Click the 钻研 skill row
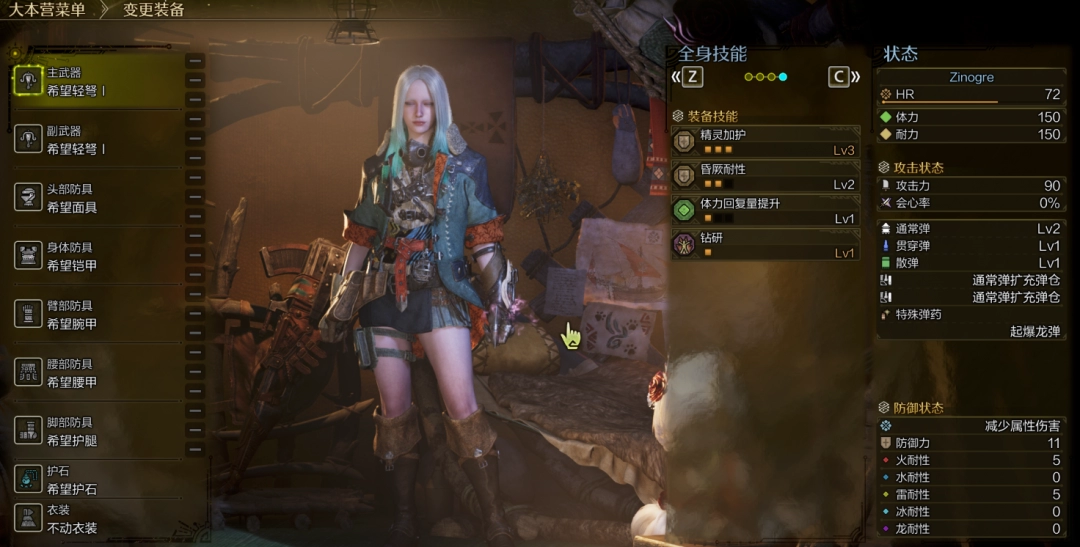 (766, 245)
